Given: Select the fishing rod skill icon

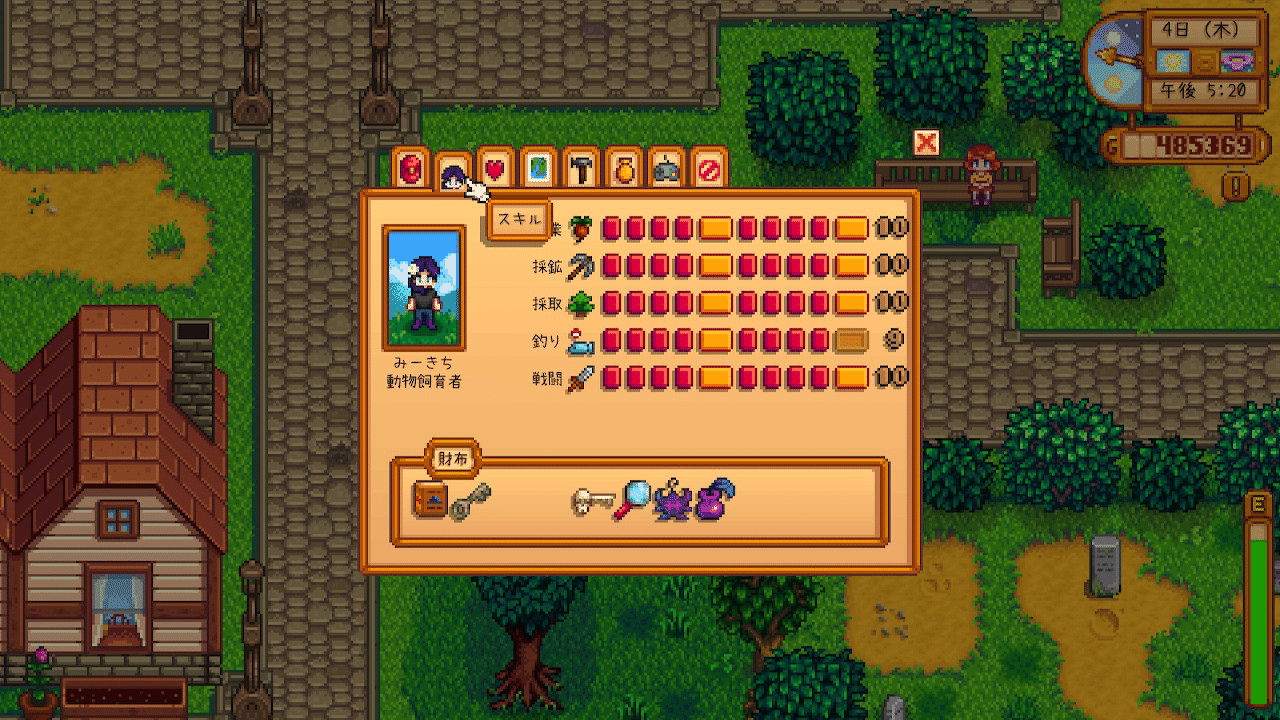Looking at the screenshot, I should 581,340.
